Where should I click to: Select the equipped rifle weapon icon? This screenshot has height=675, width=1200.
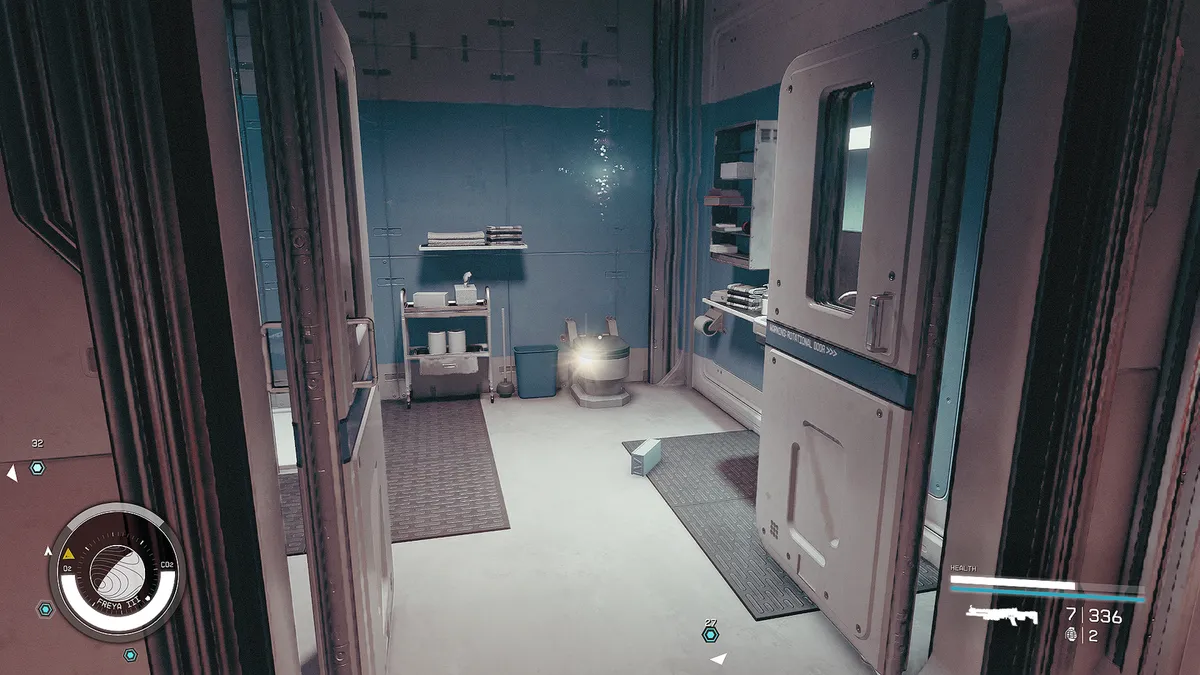[x=1002, y=615]
